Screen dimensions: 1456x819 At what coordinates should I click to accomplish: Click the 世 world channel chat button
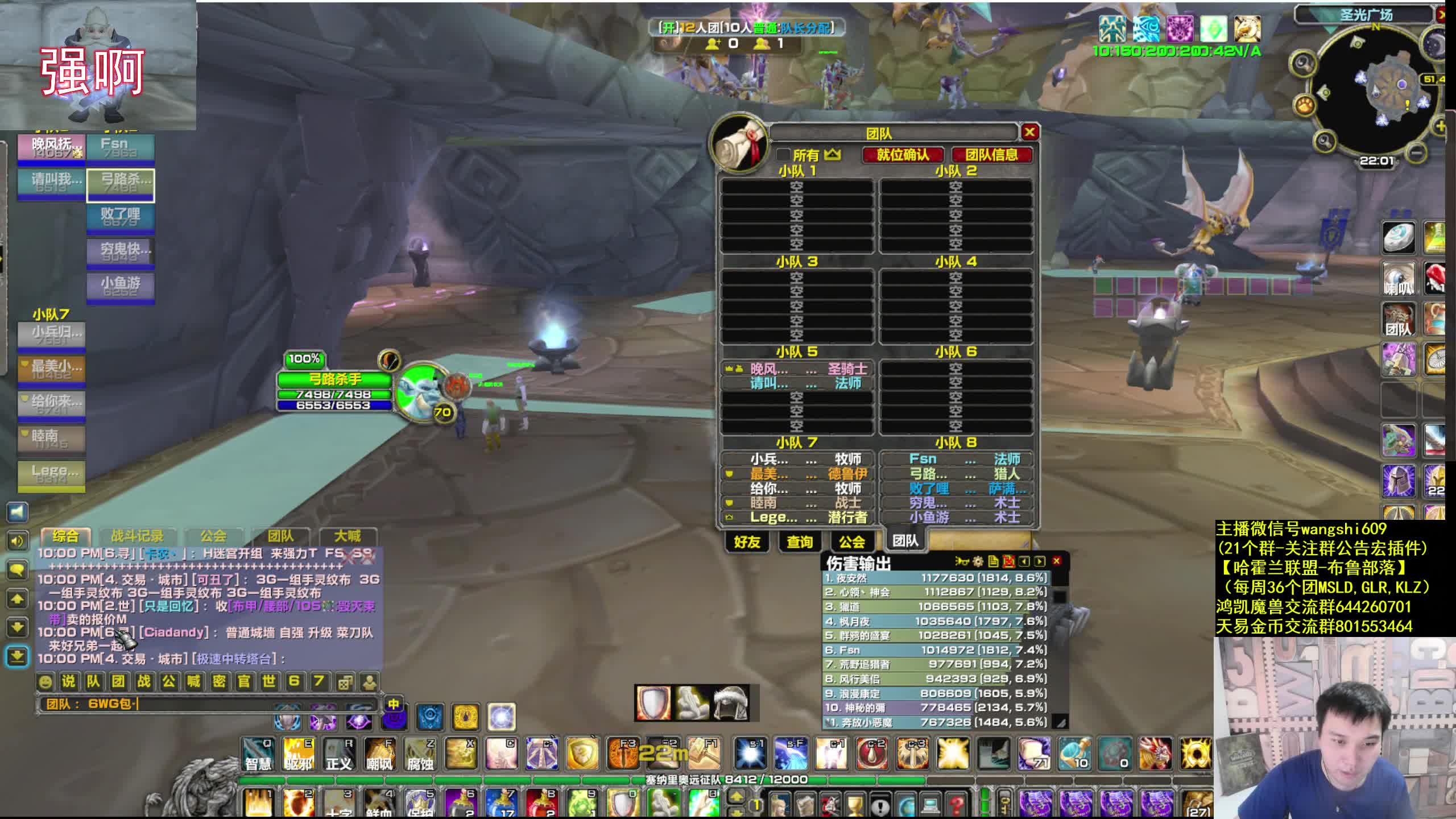tap(269, 681)
